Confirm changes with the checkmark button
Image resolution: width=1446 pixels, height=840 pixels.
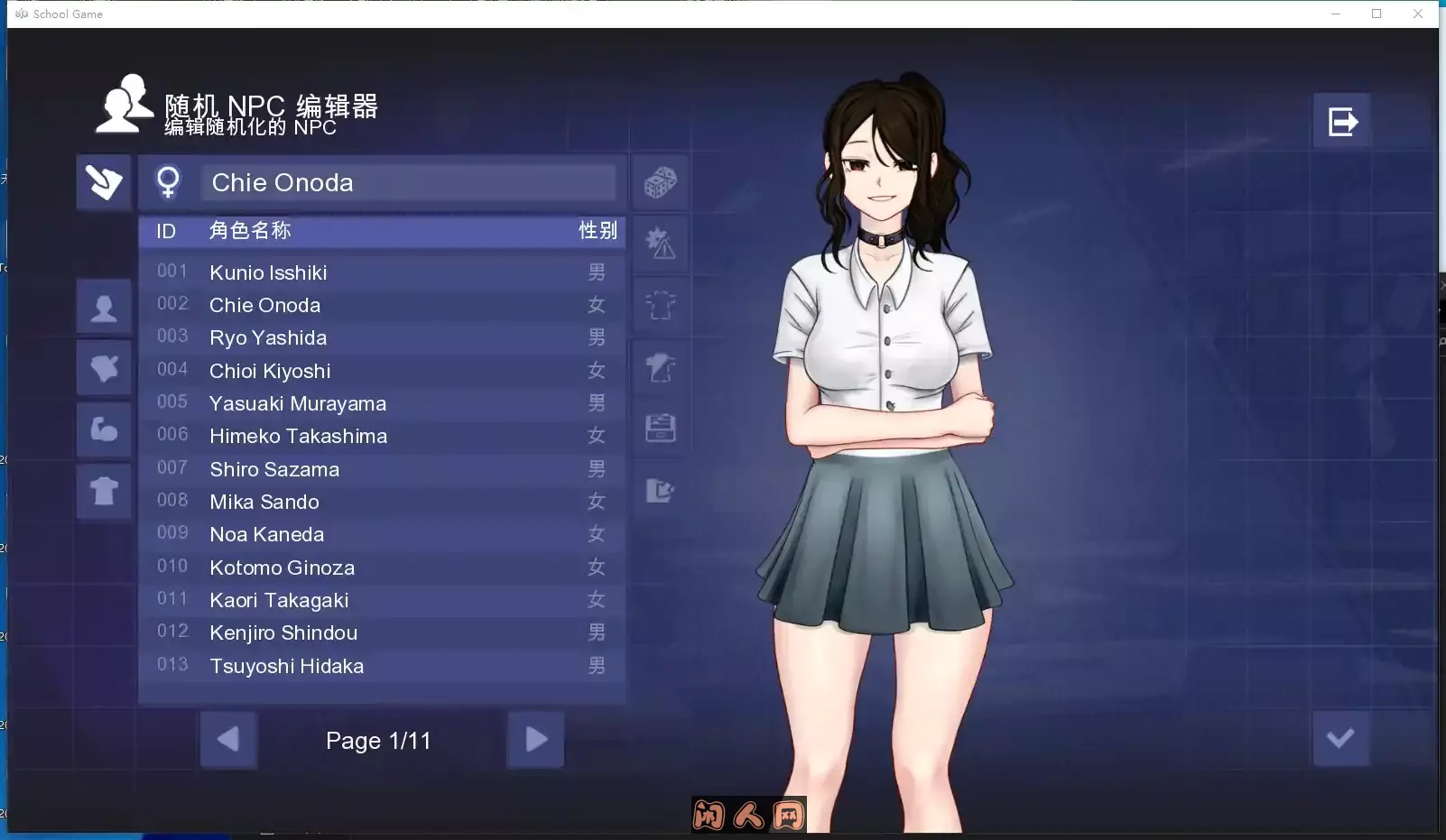coord(1341,738)
